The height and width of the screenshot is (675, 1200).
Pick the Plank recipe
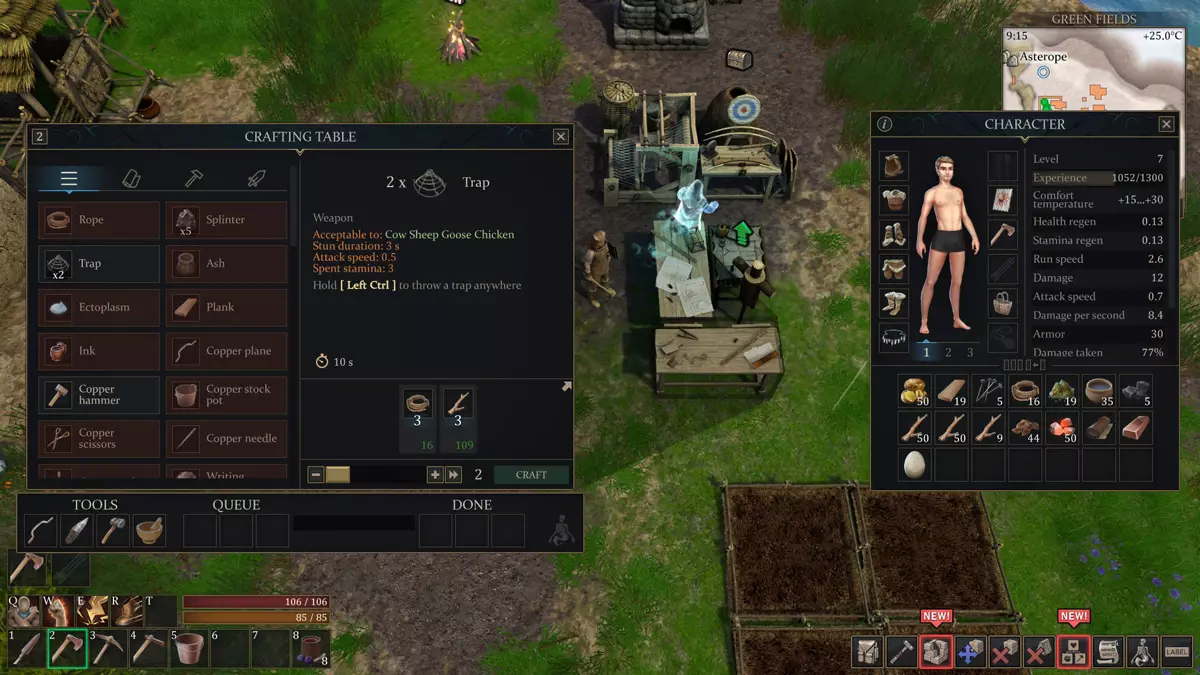pos(227,307)
